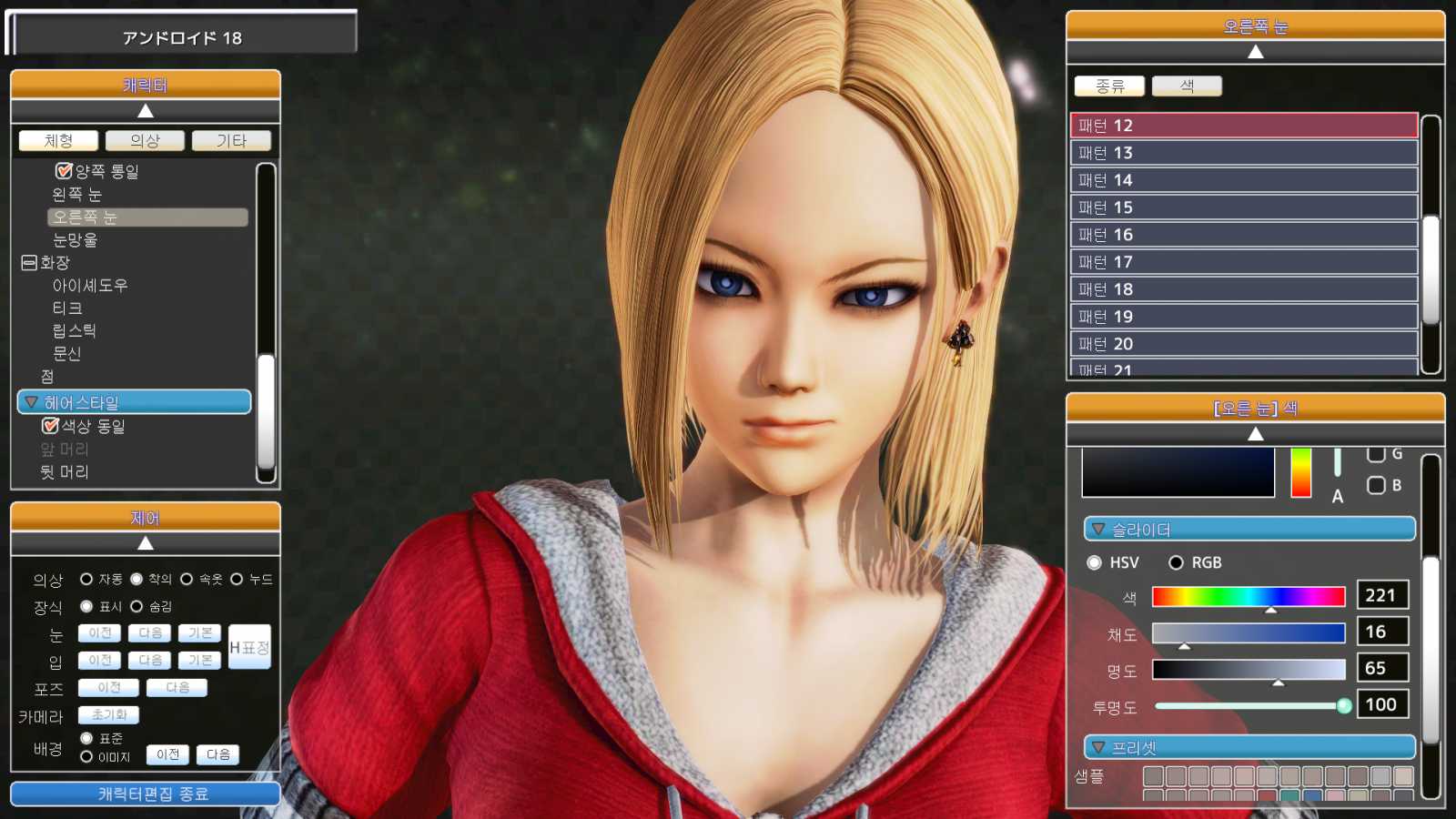Choose 이미지 as the background mode

(87, 756)
